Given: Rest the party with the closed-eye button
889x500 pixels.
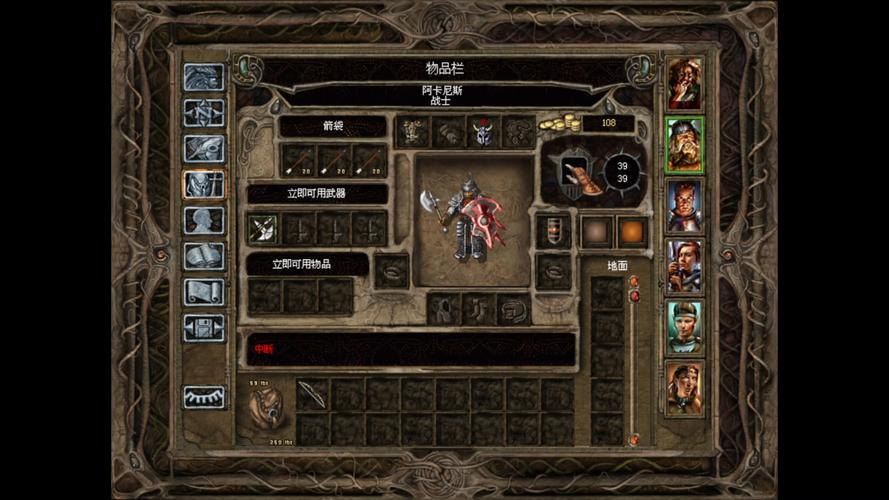Looking at the screenshot, I should click(204, 397).
